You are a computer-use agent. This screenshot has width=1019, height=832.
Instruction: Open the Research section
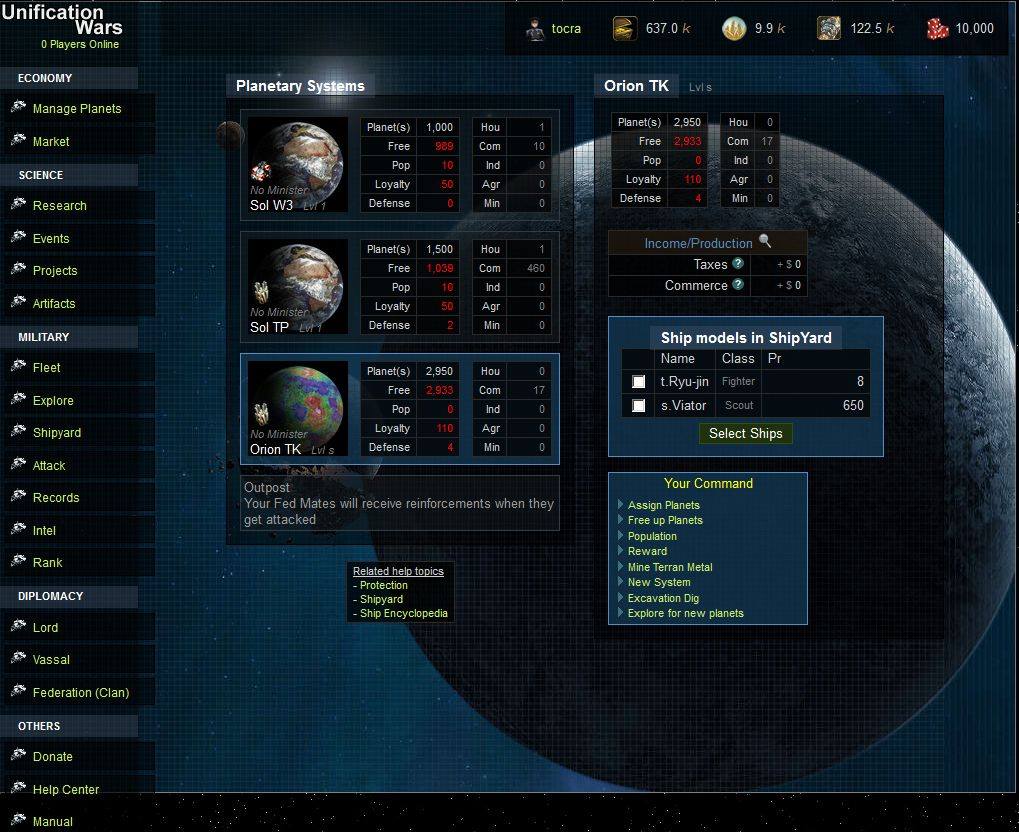pyautogui.click(x=59, y=206)
